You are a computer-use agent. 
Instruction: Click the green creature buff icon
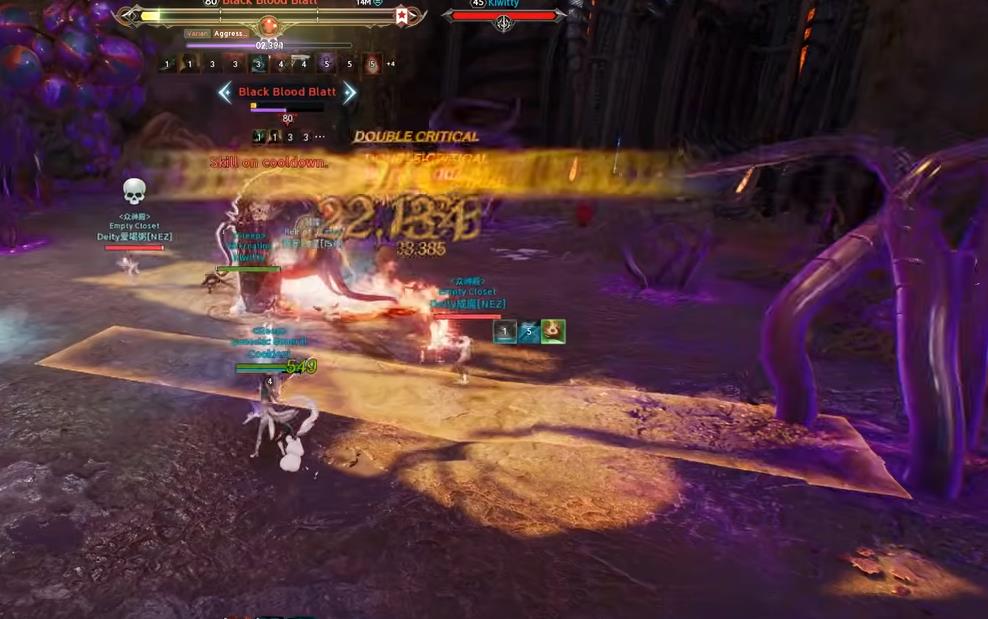[553, 331]
